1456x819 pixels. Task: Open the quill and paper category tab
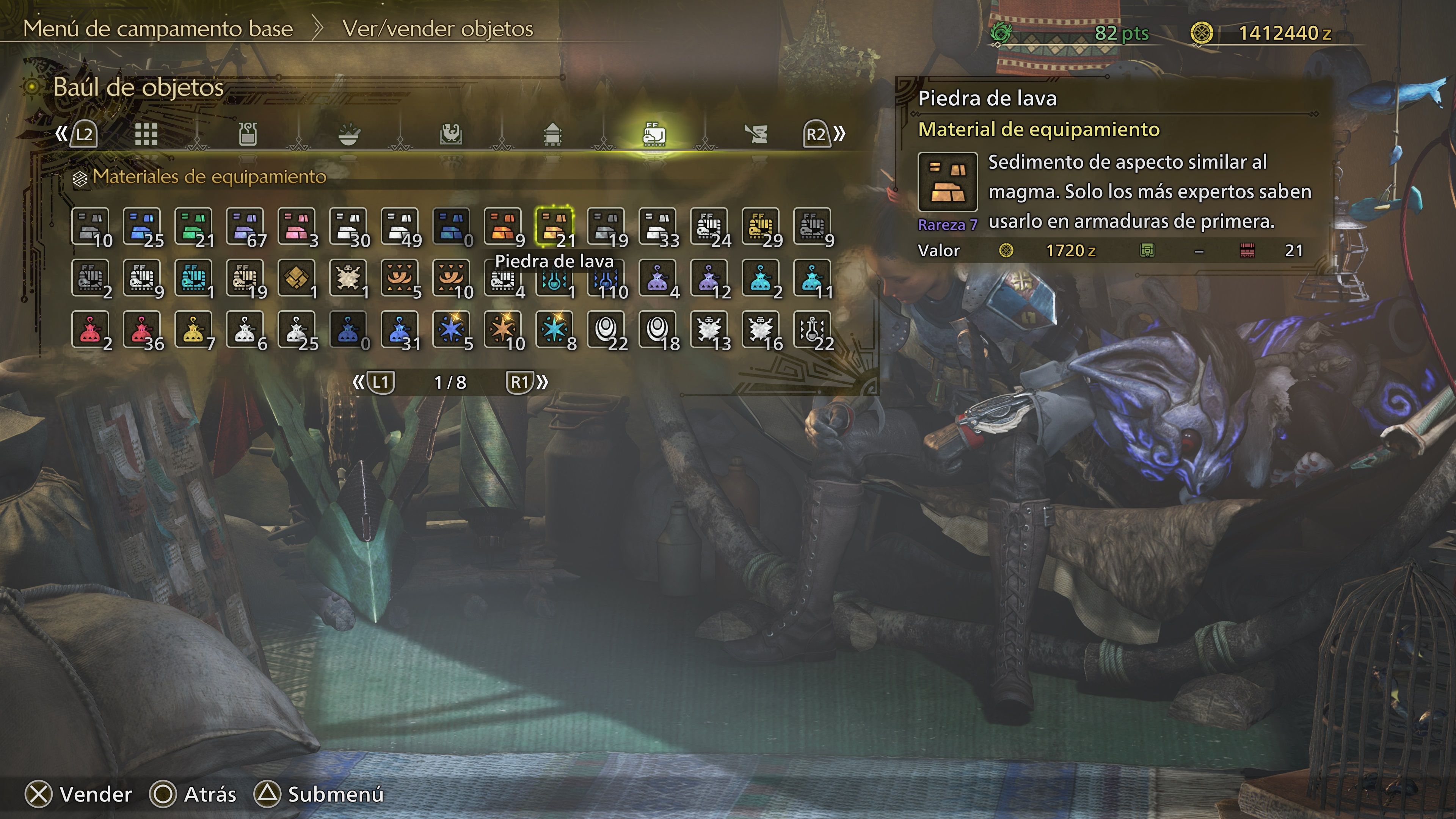pos(756,135)
